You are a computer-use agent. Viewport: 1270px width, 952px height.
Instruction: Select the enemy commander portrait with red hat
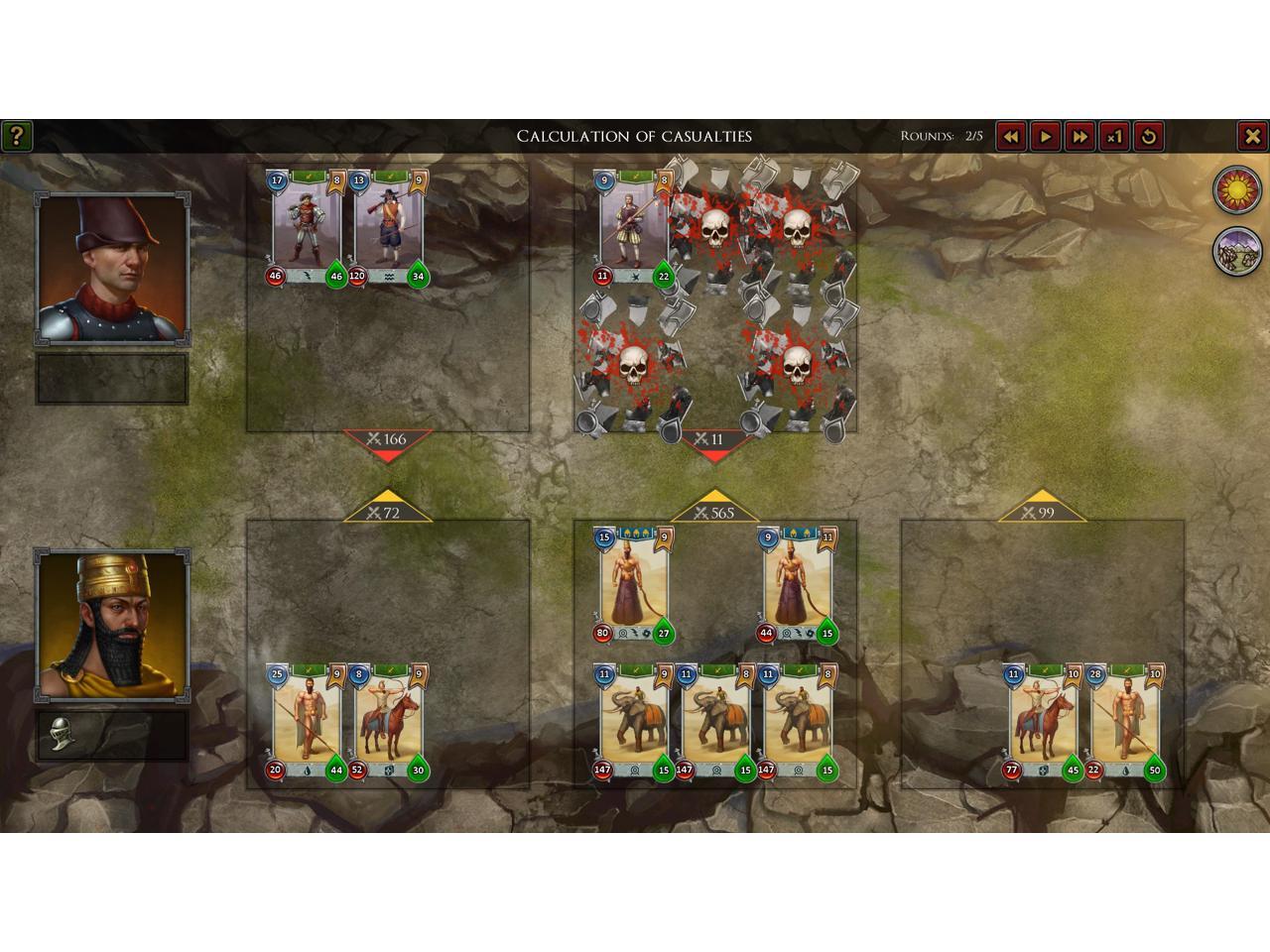[x=112, y=268]
